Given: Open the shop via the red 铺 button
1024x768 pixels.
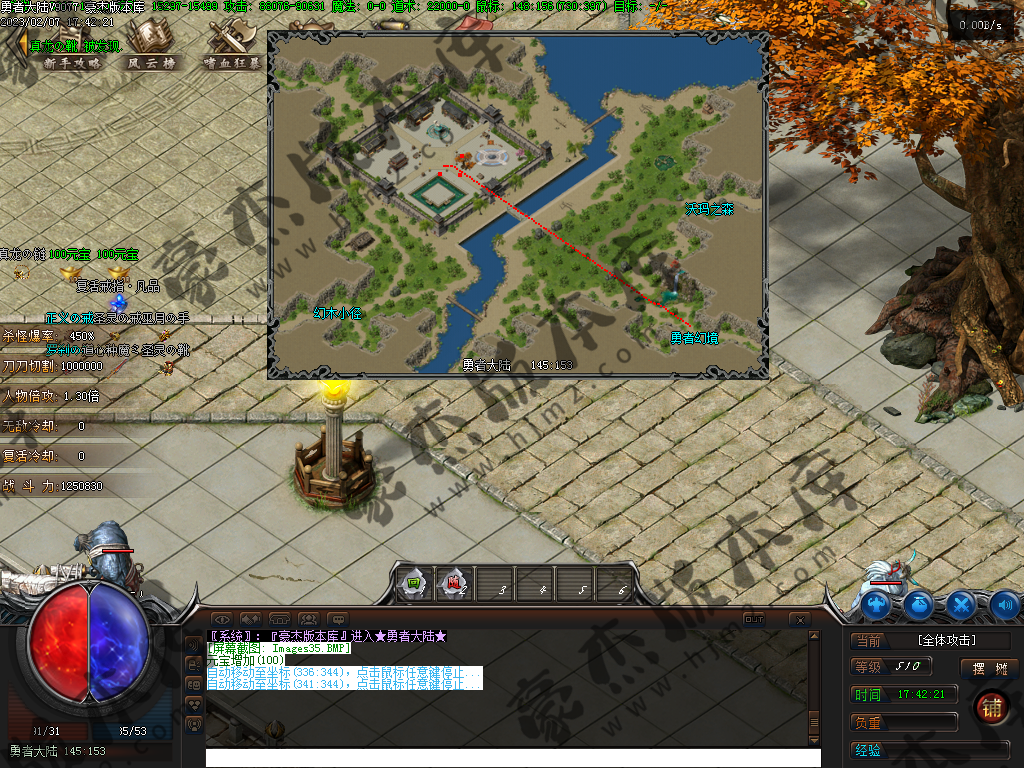Looking at the screenshot, I should [991, 707].
